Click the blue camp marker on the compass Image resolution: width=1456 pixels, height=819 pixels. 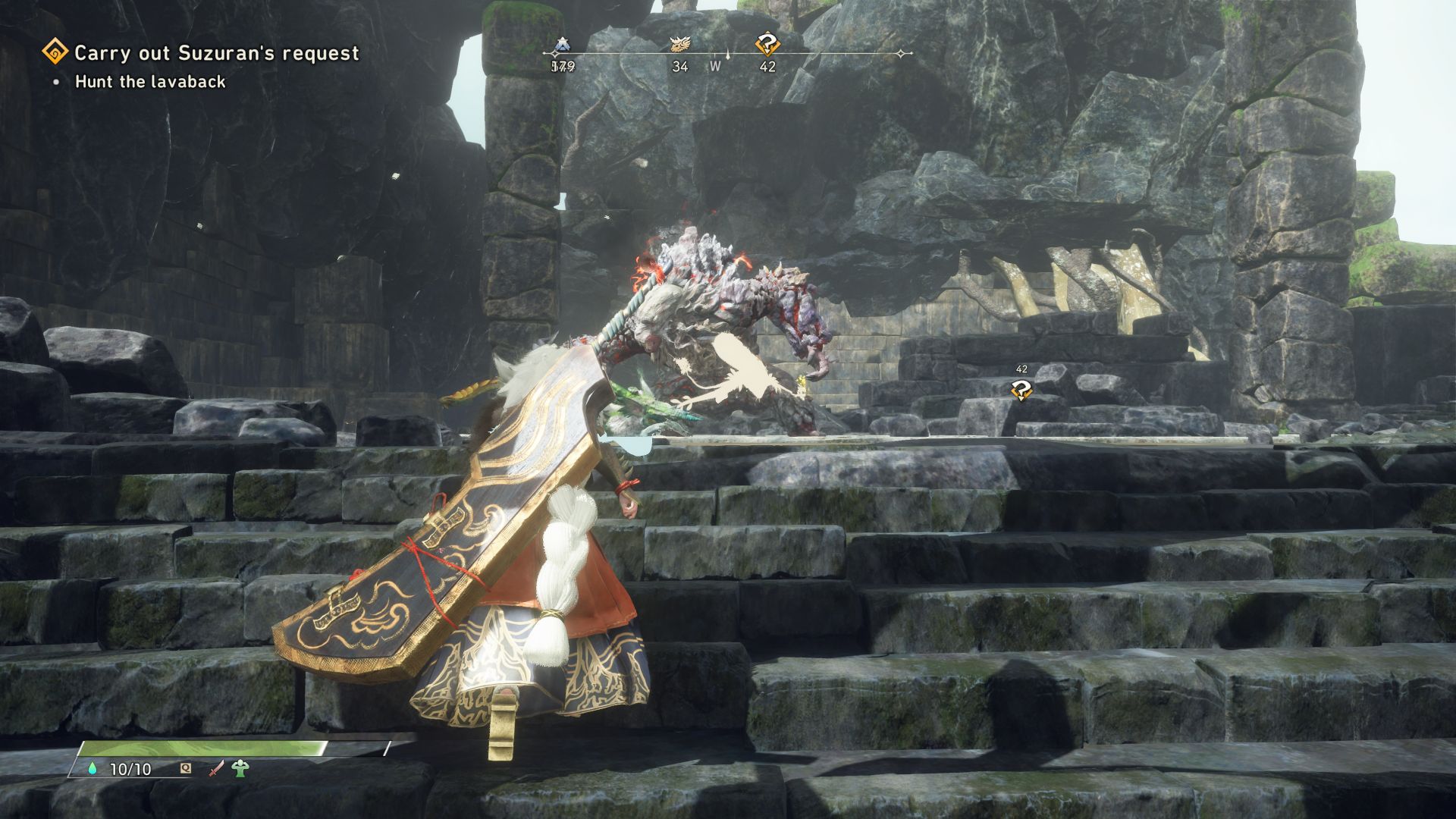pos(562,45)
